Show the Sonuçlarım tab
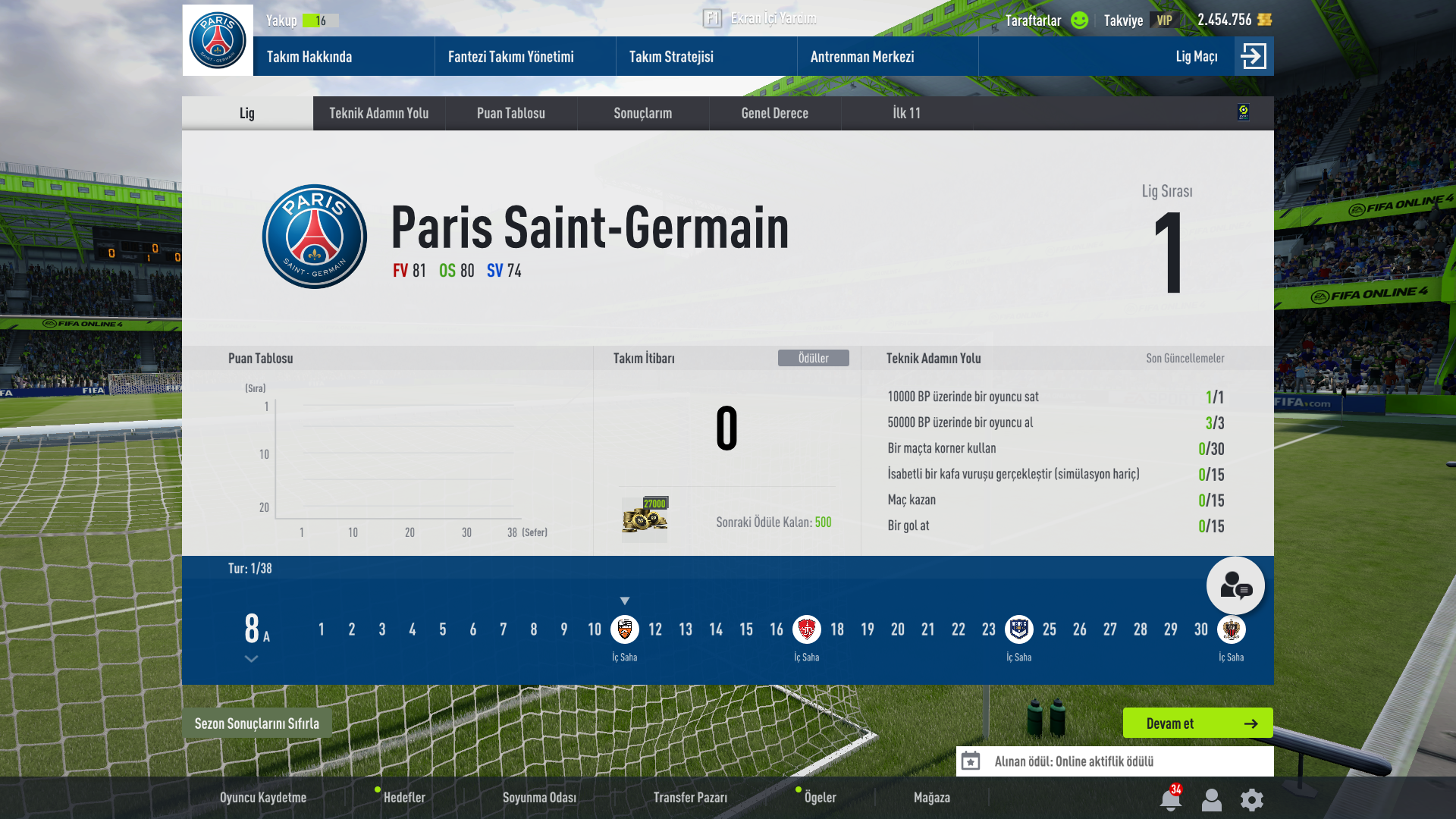 [x=642, y=113]
